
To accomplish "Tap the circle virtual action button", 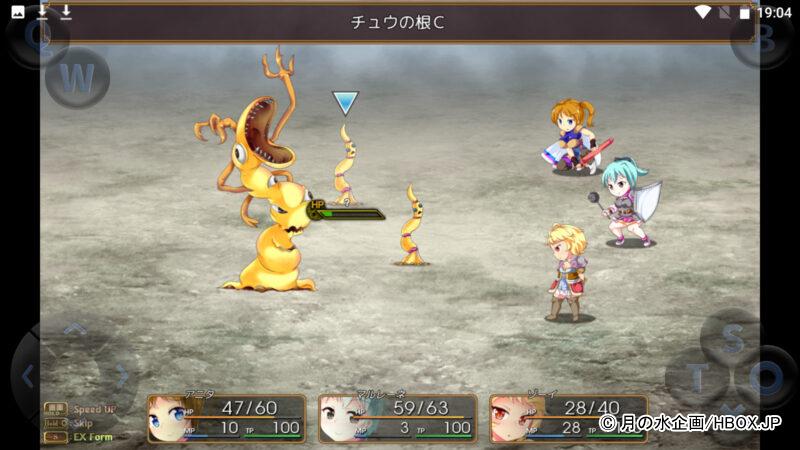I will pos(768,378).
